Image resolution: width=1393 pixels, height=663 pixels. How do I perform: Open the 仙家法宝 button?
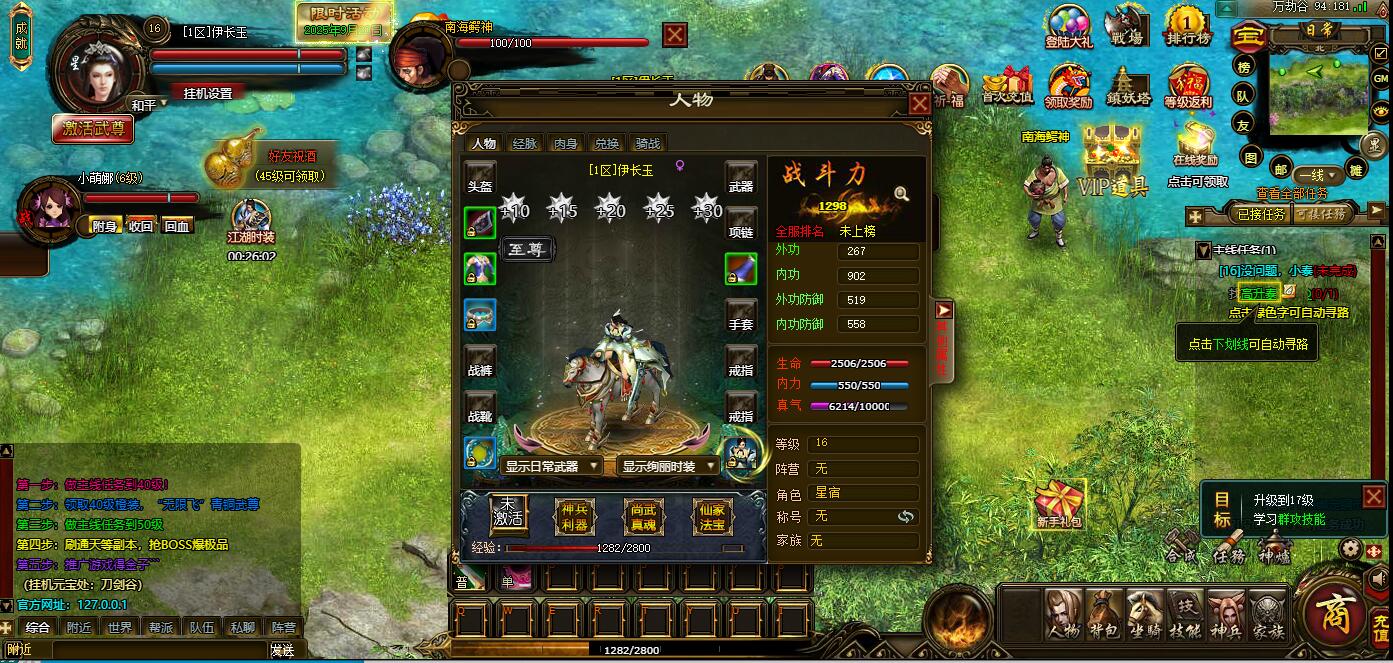tap(712, 515)
